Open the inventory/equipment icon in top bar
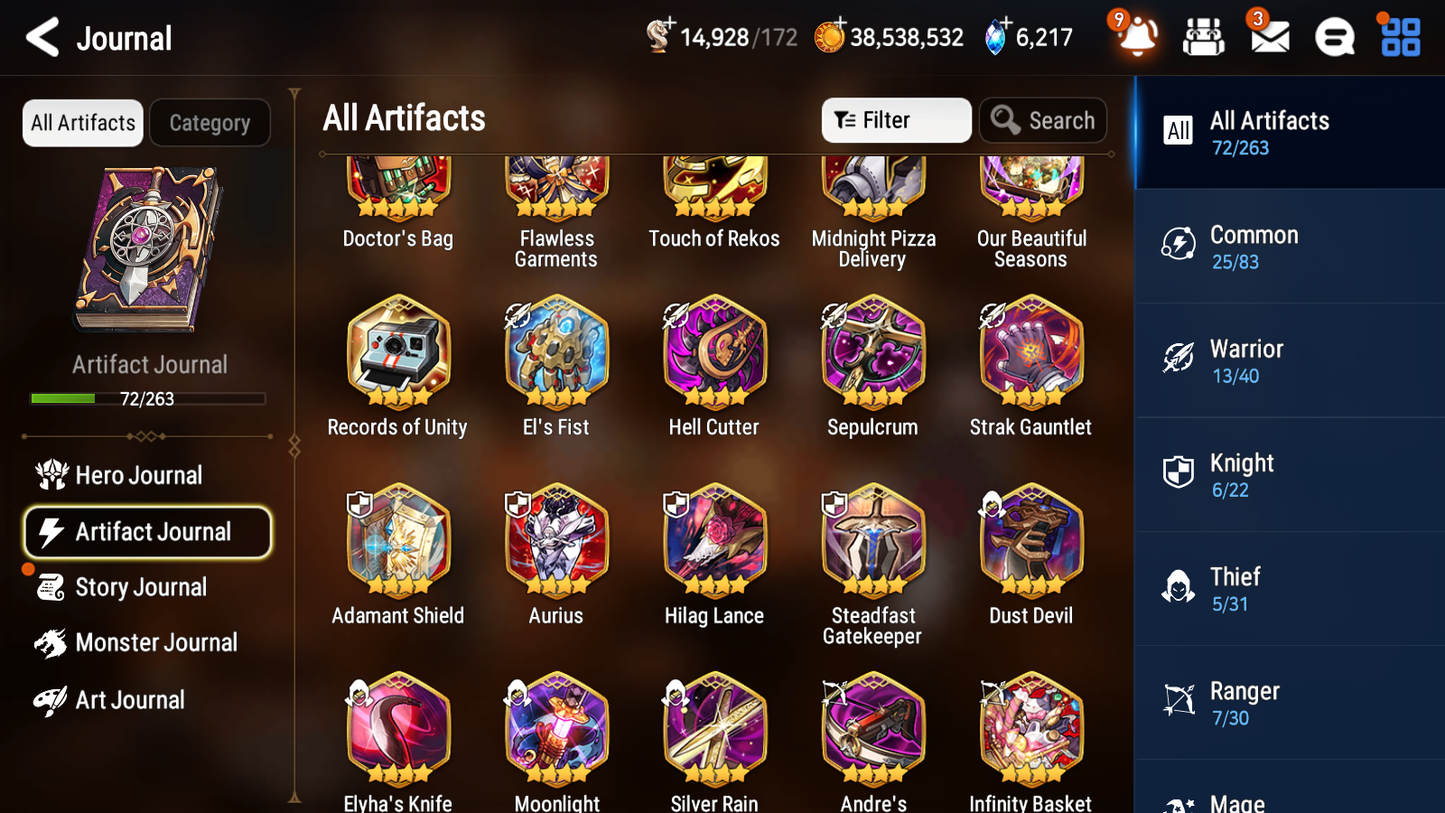The image size is (1445, 813). coord(1202,37)
